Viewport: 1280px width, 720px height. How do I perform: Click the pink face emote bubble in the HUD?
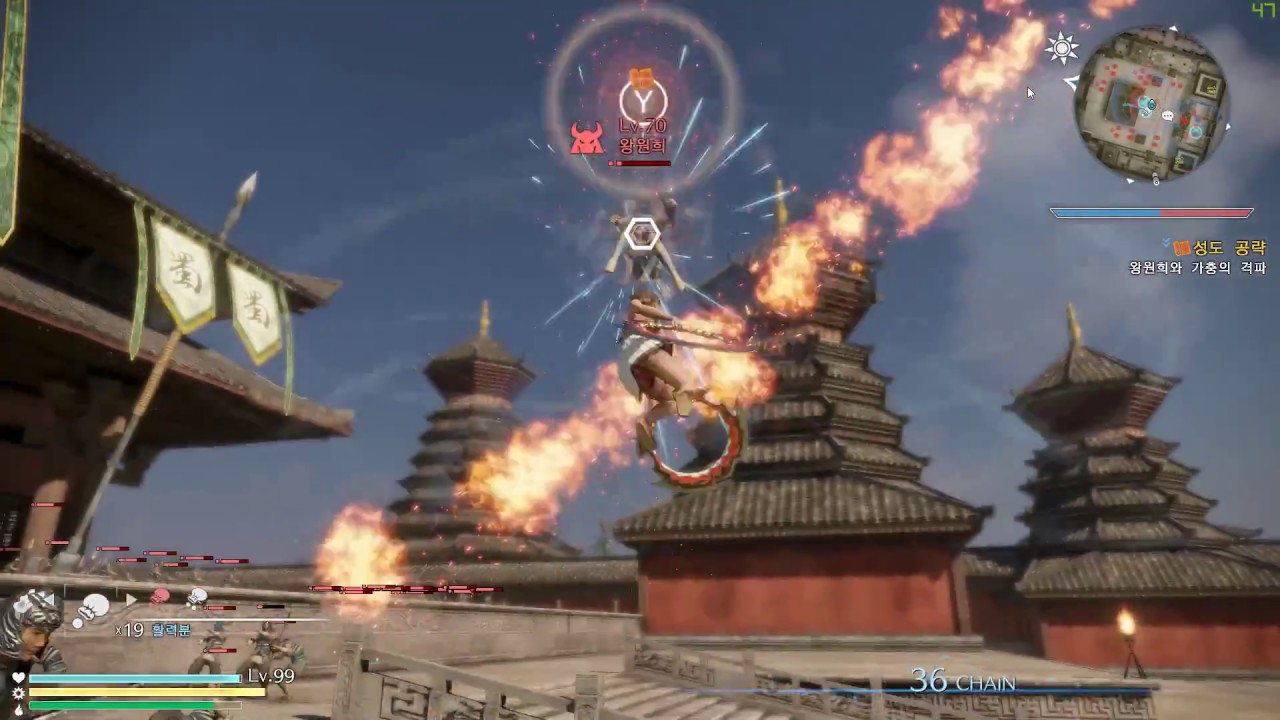click(x=158, y=595)
